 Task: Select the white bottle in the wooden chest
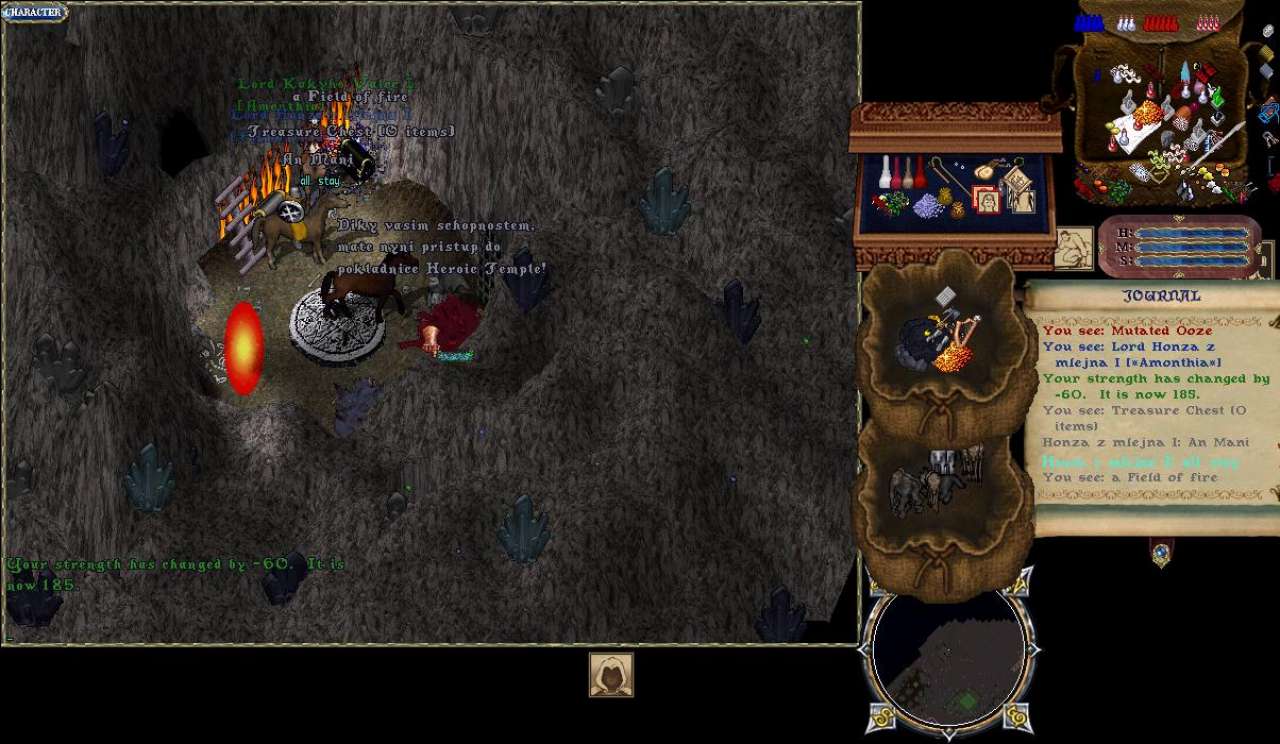(x=885, y=173)
